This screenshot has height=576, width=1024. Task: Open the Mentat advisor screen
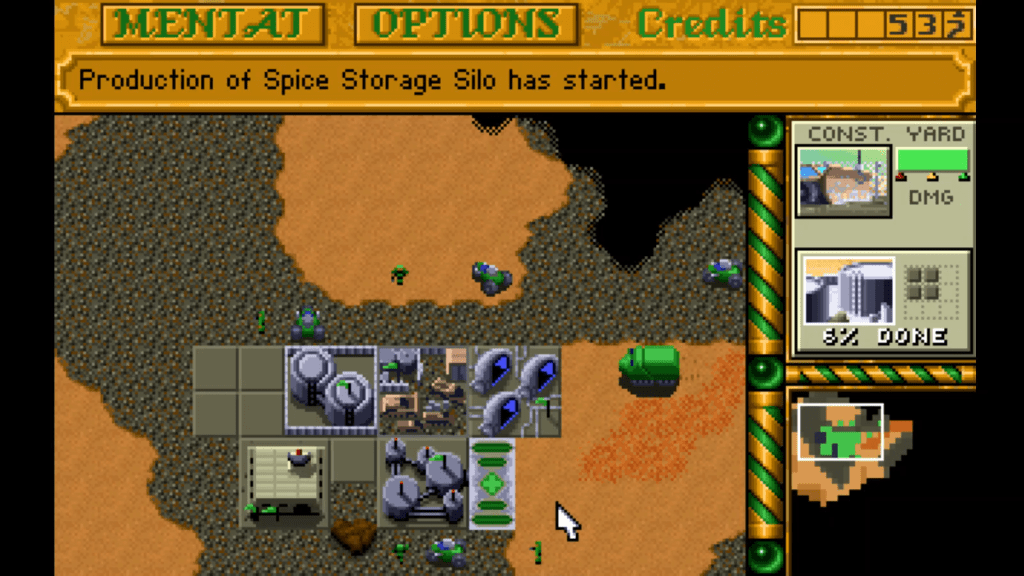(213, 24)
